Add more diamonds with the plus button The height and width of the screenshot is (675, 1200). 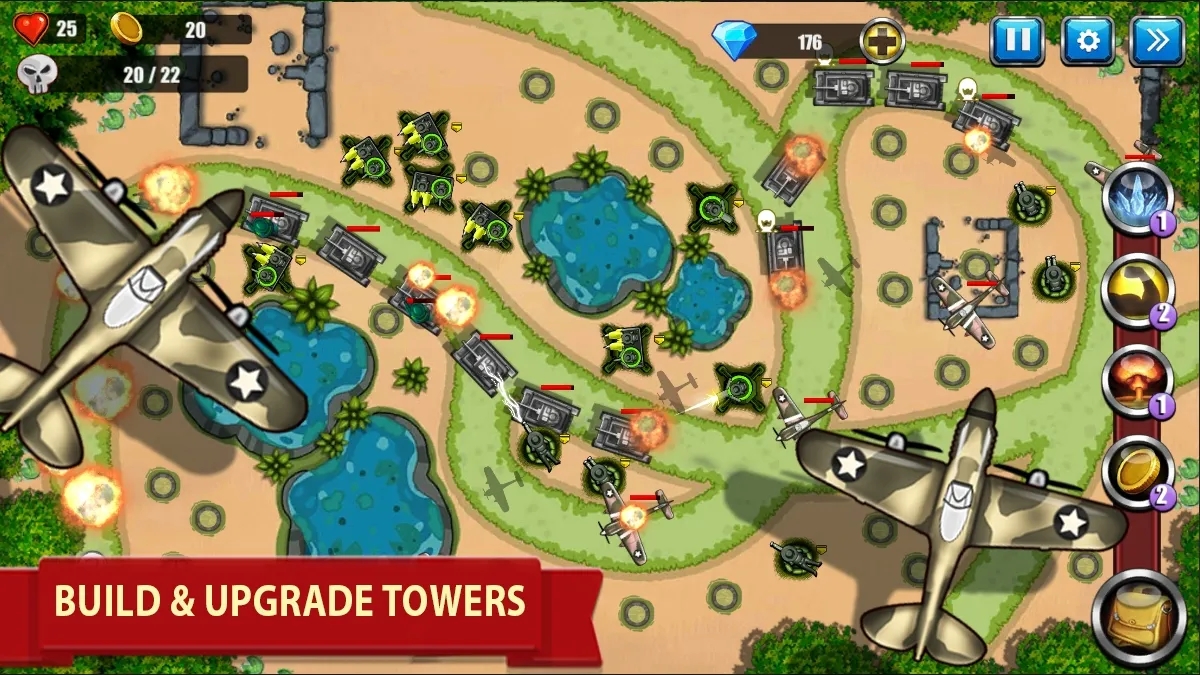(x=882, y=42)
